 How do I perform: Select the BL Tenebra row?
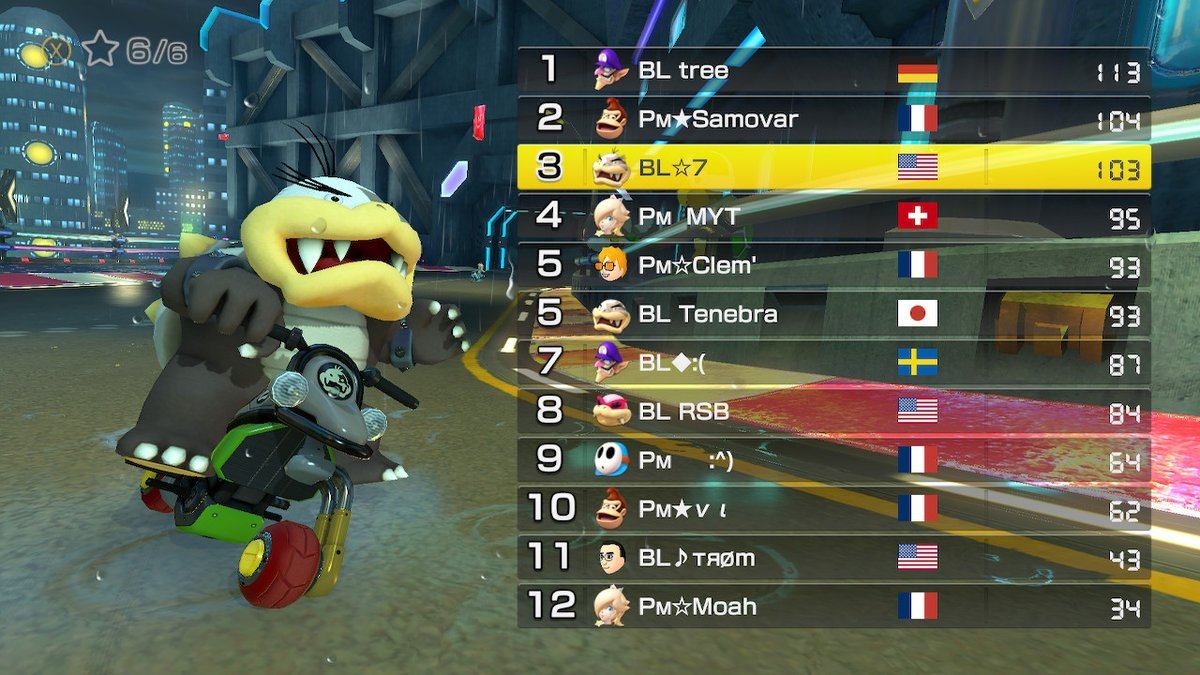[x=833, y=313]
